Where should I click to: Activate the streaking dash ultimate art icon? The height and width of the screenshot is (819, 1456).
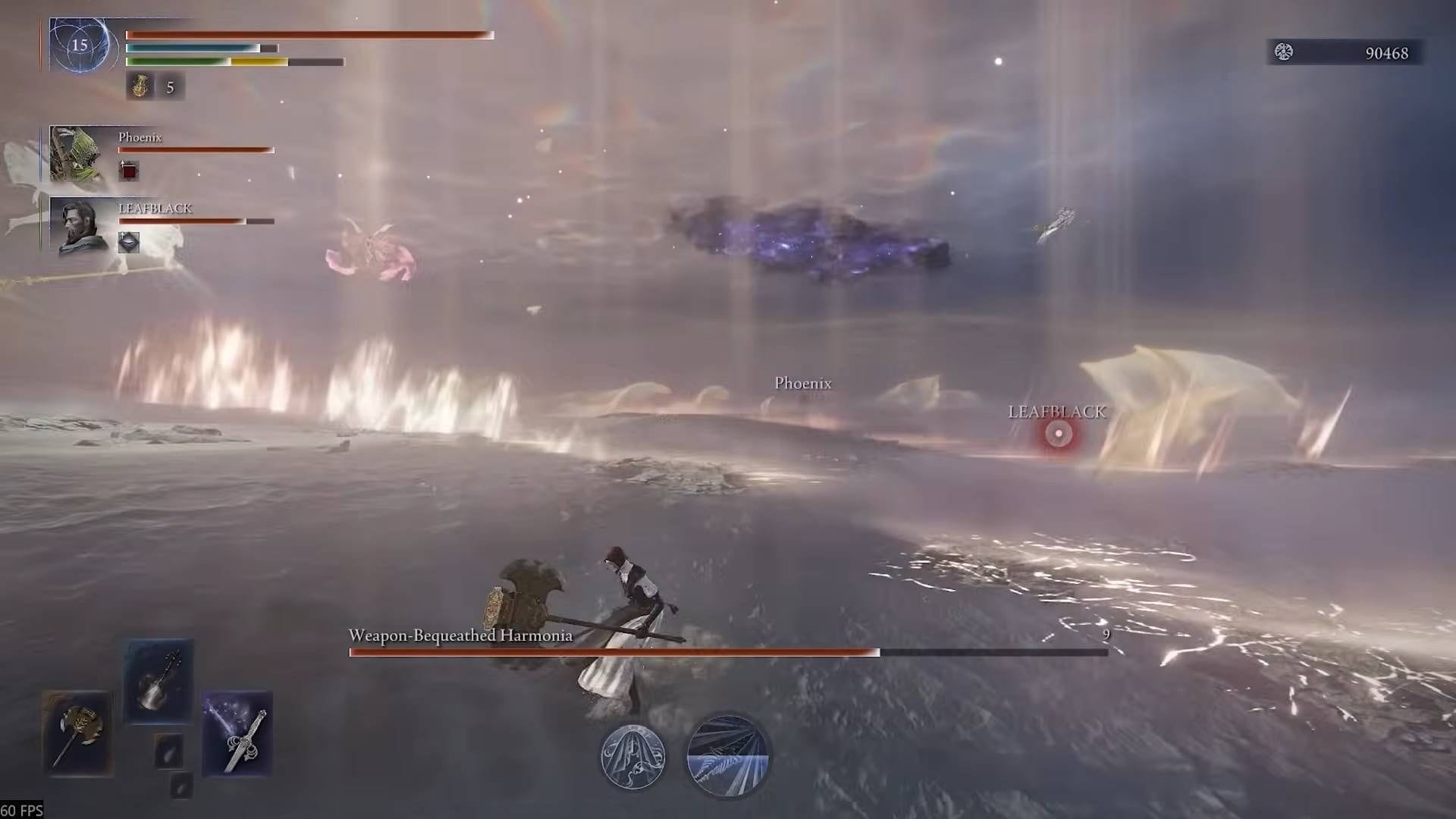coord(726,753)
